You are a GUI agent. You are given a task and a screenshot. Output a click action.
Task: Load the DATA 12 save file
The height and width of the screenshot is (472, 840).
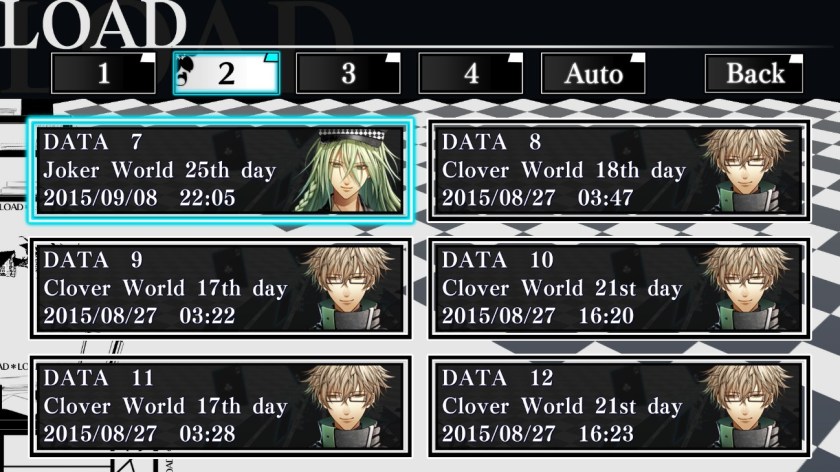(618, 406)
